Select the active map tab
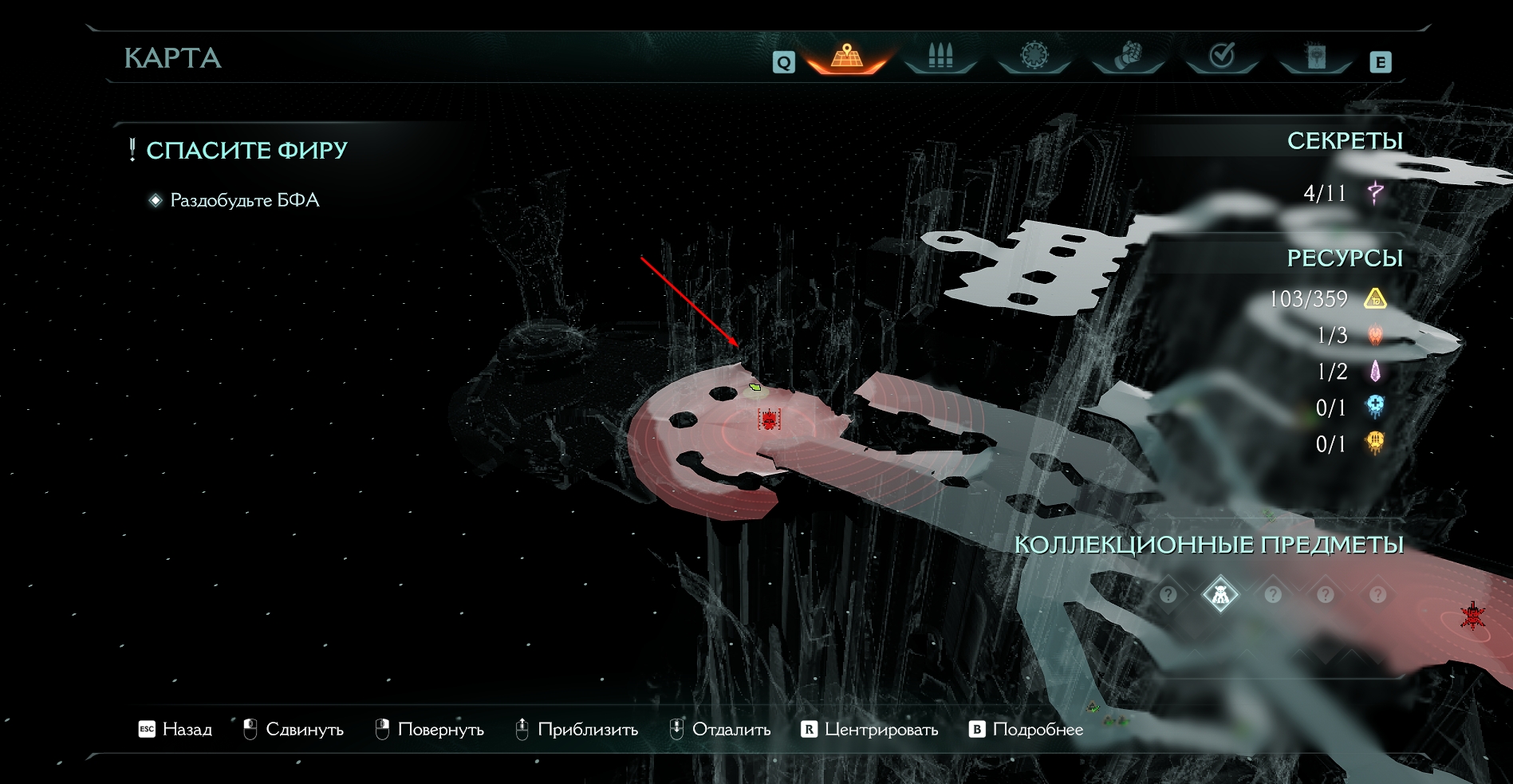 pos(847,57)
